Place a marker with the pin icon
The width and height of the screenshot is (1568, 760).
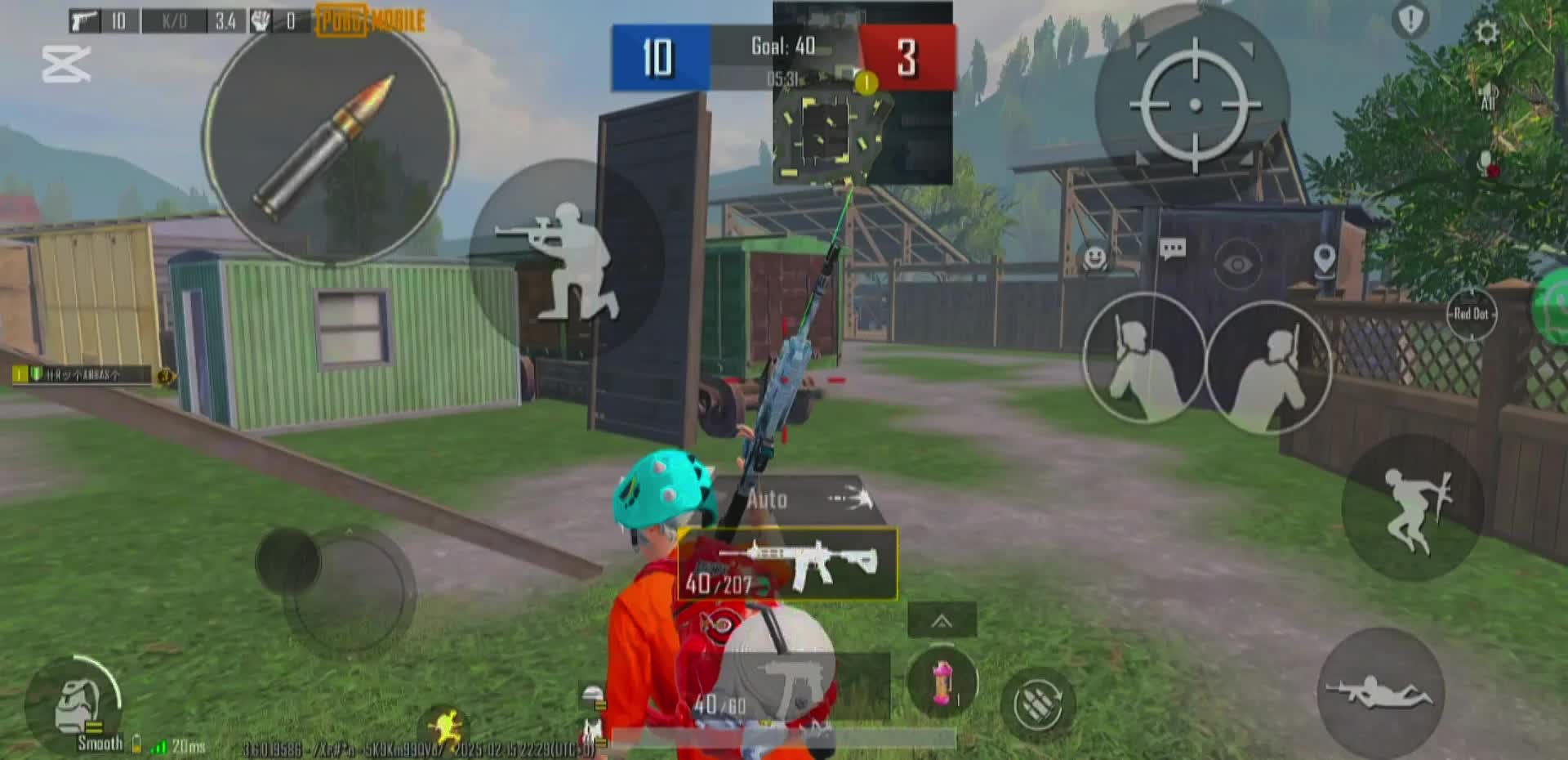[1324, 260]
